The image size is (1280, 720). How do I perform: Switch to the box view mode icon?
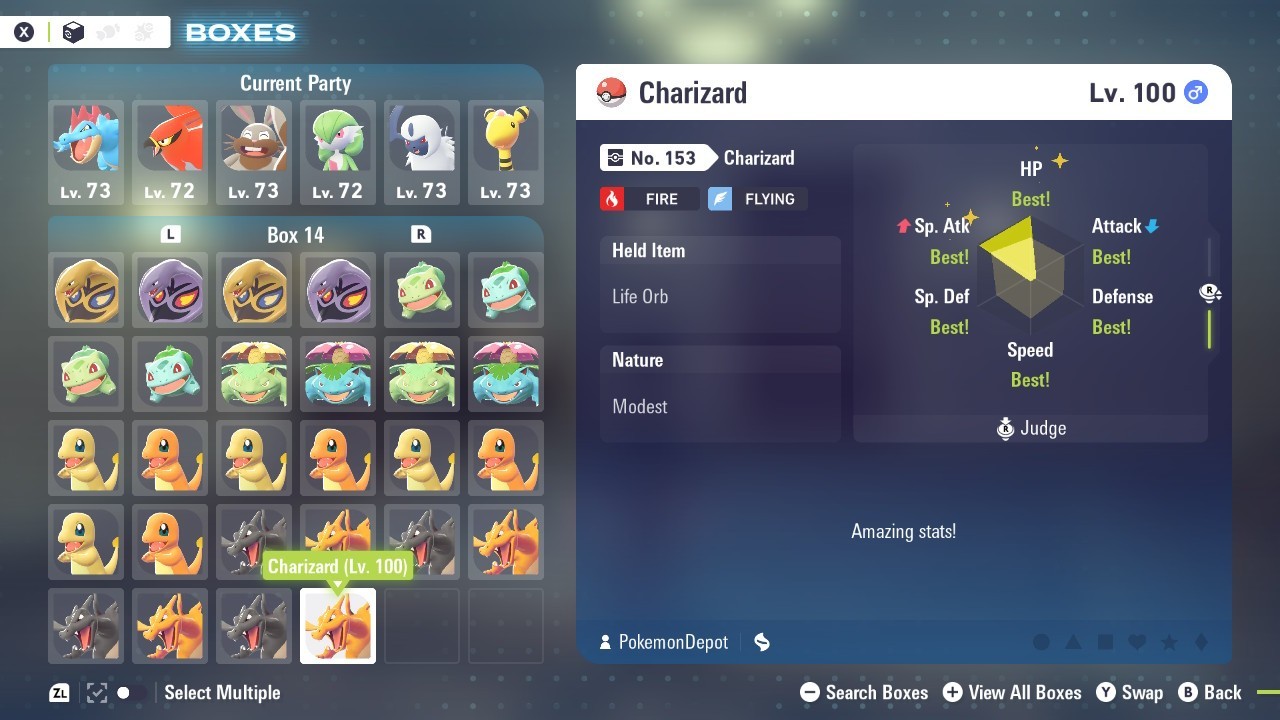point(73,32)
